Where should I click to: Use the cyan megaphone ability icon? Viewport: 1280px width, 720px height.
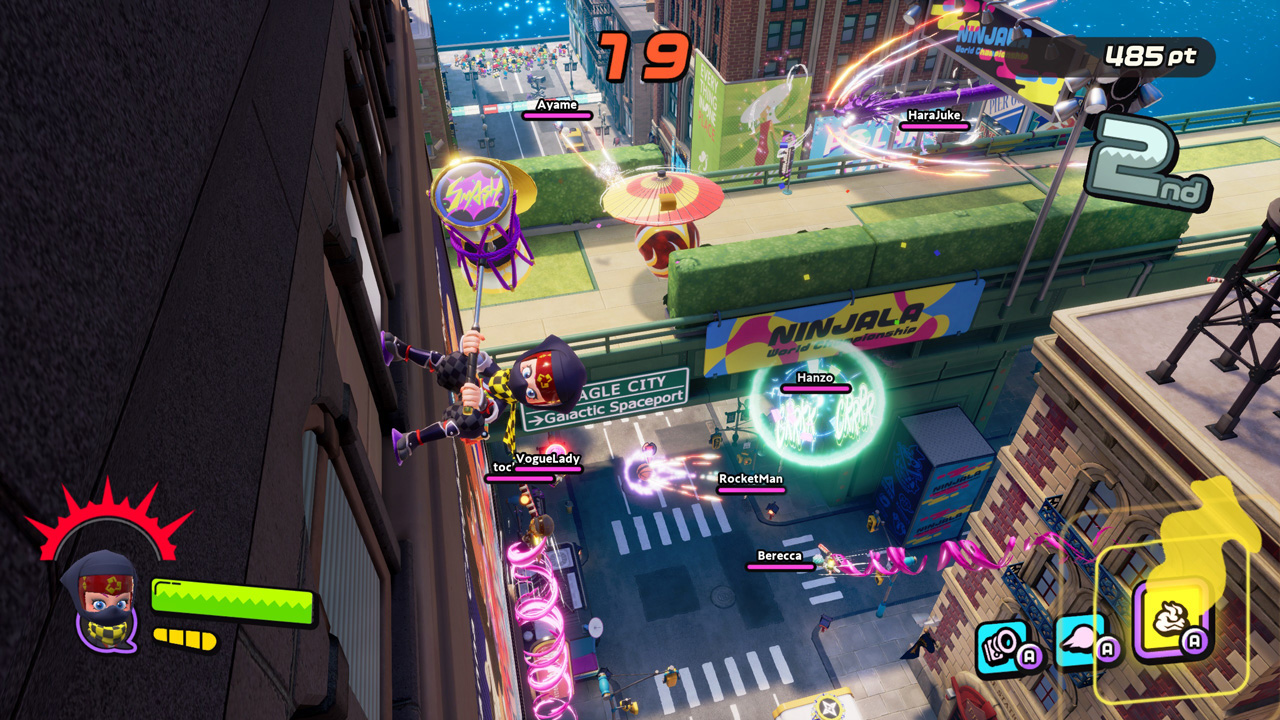pos(1003,645)
